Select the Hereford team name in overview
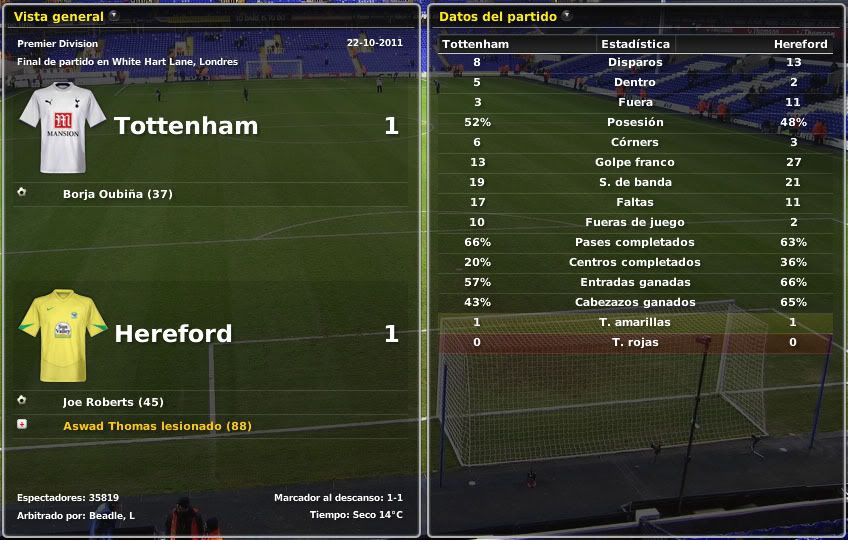 [173, 334]
